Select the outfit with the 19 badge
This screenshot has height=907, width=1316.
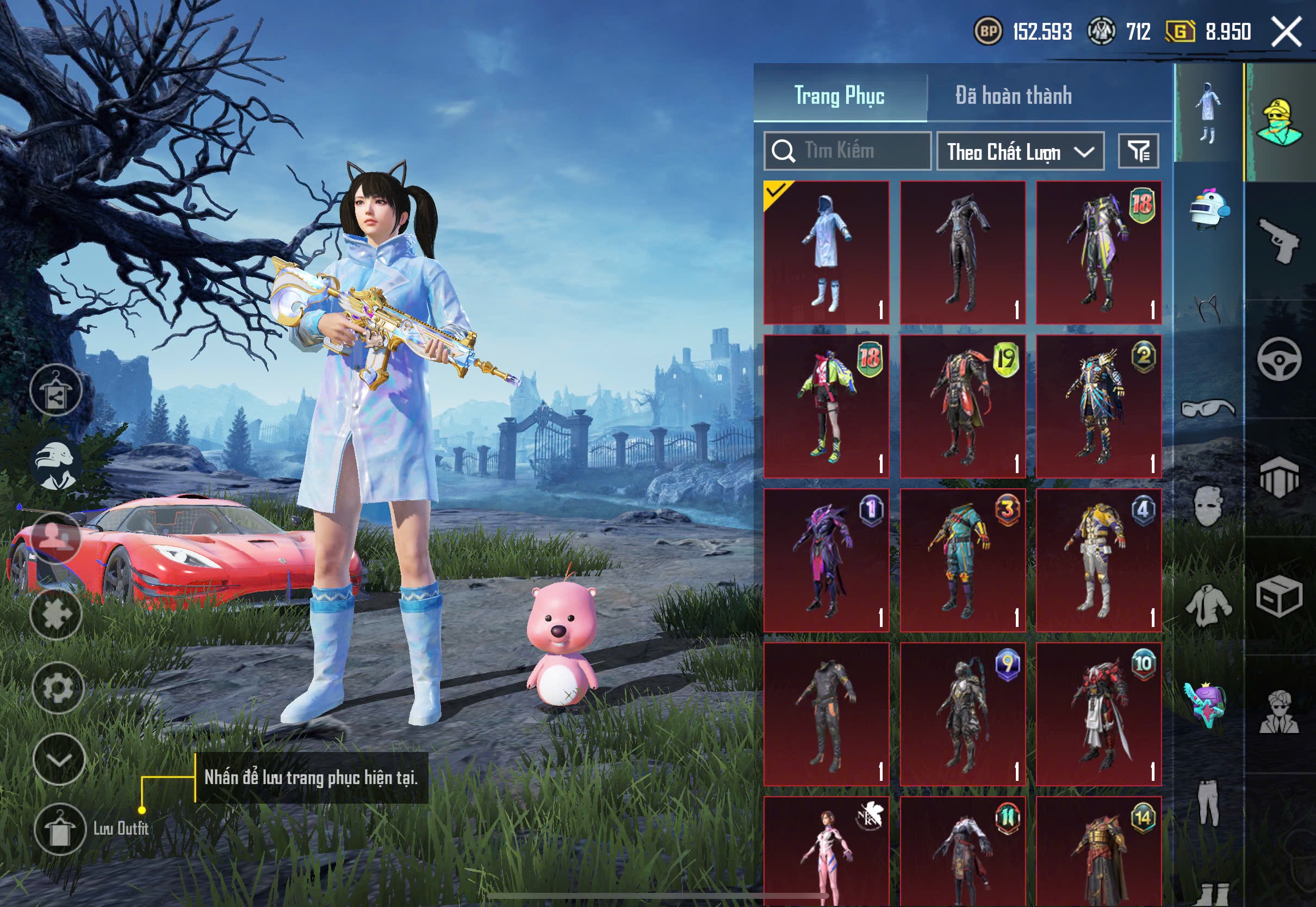coord(963,406)
